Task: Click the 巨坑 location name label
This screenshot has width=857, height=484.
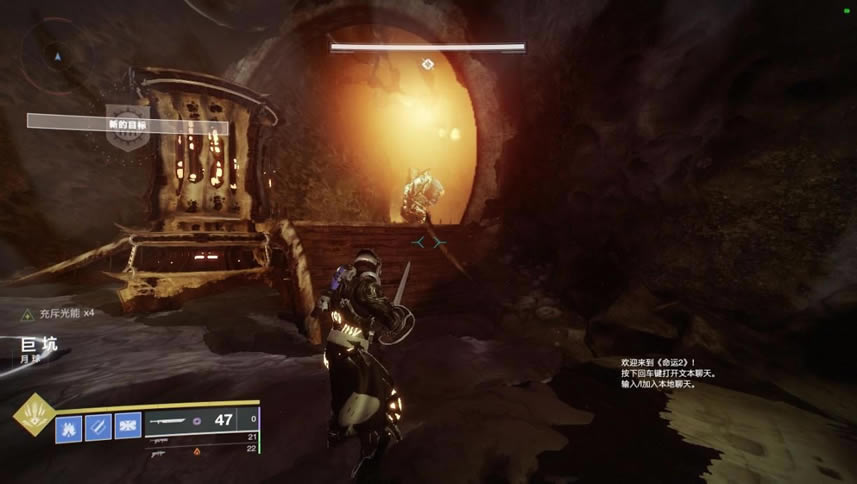Action: click(37, 345)
